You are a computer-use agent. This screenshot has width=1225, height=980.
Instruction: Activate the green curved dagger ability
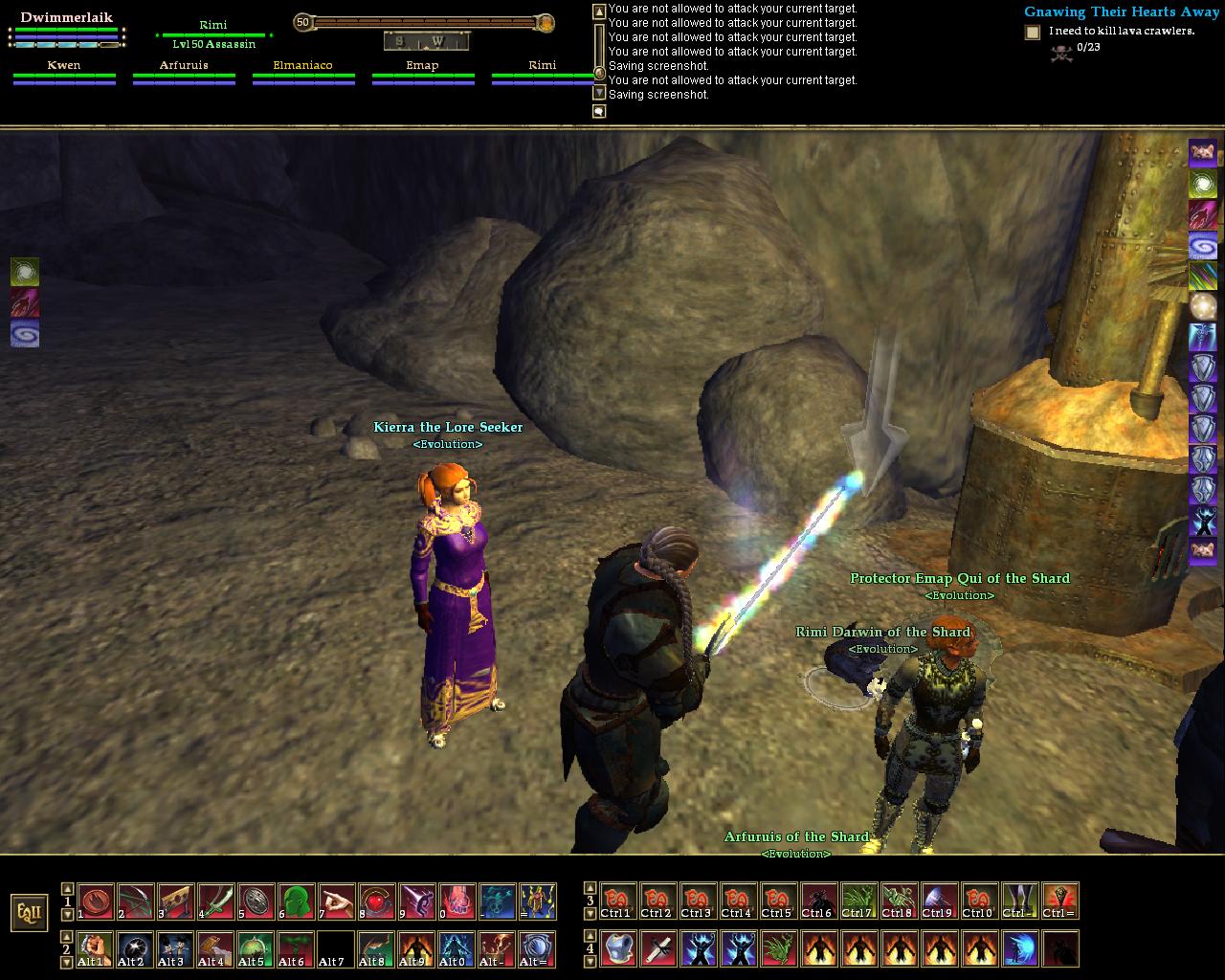point(215,902)
